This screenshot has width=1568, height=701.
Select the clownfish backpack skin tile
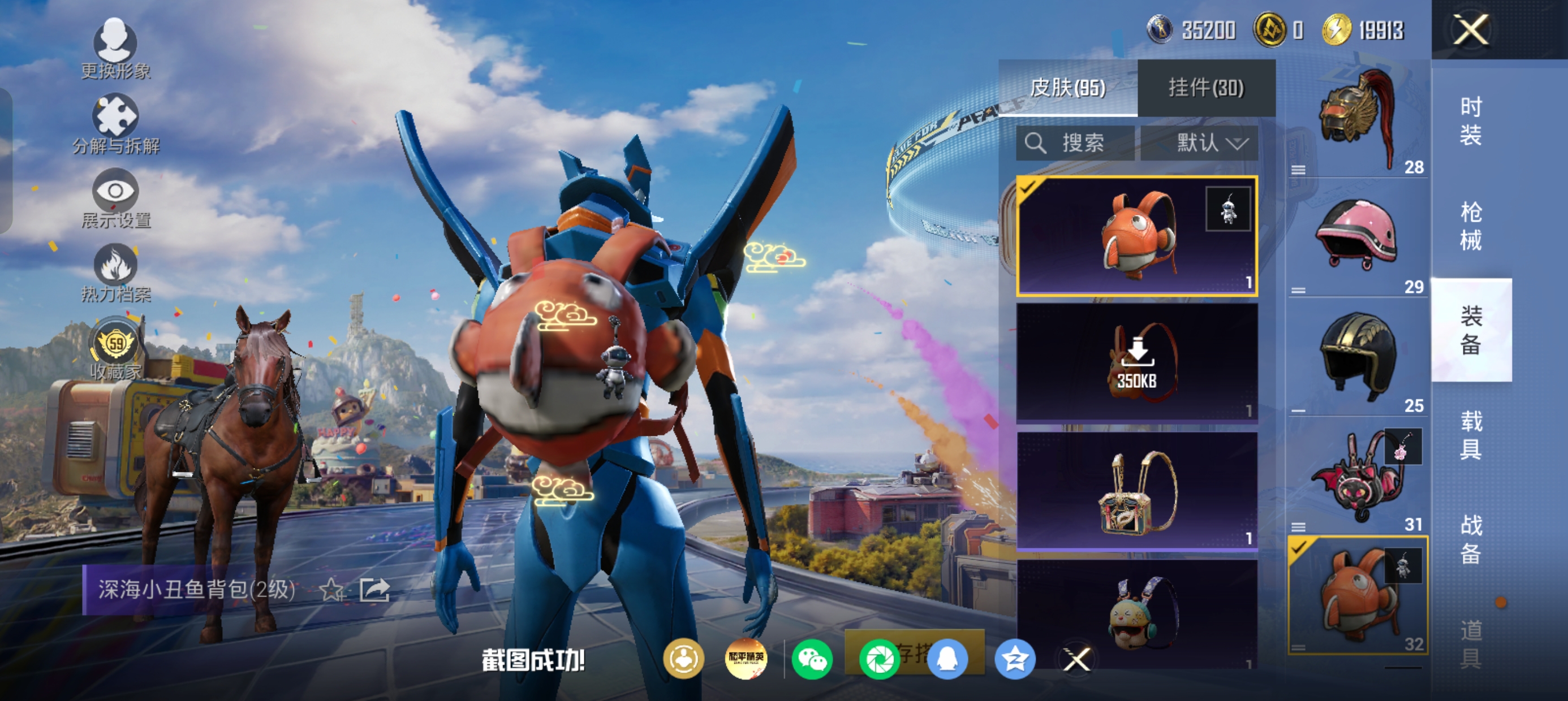[x=1136, y=236]
